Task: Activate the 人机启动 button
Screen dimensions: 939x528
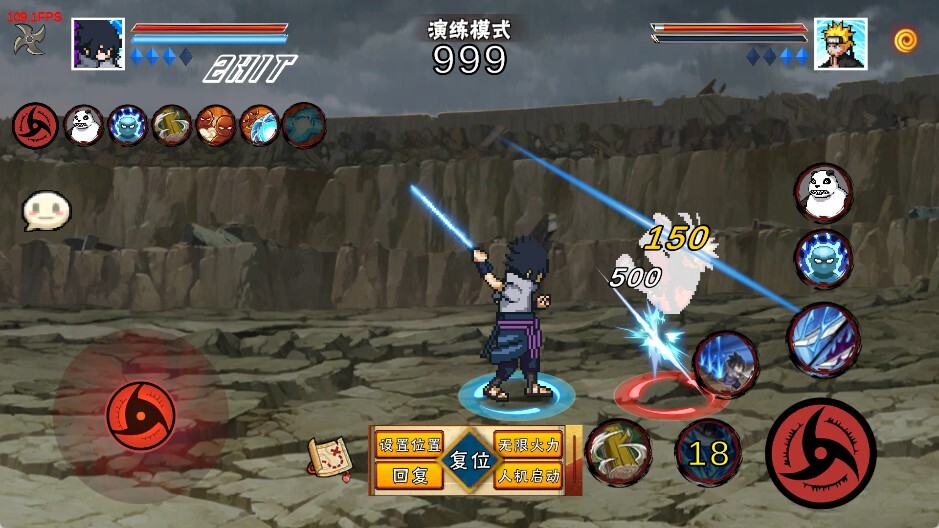Action: (528, 476)
